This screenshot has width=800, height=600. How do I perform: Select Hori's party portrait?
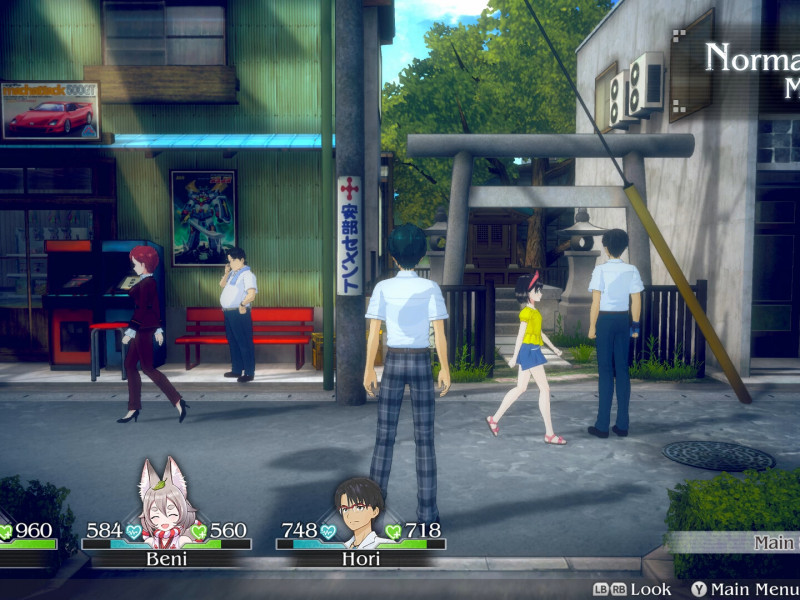click(x=360, y=510)
